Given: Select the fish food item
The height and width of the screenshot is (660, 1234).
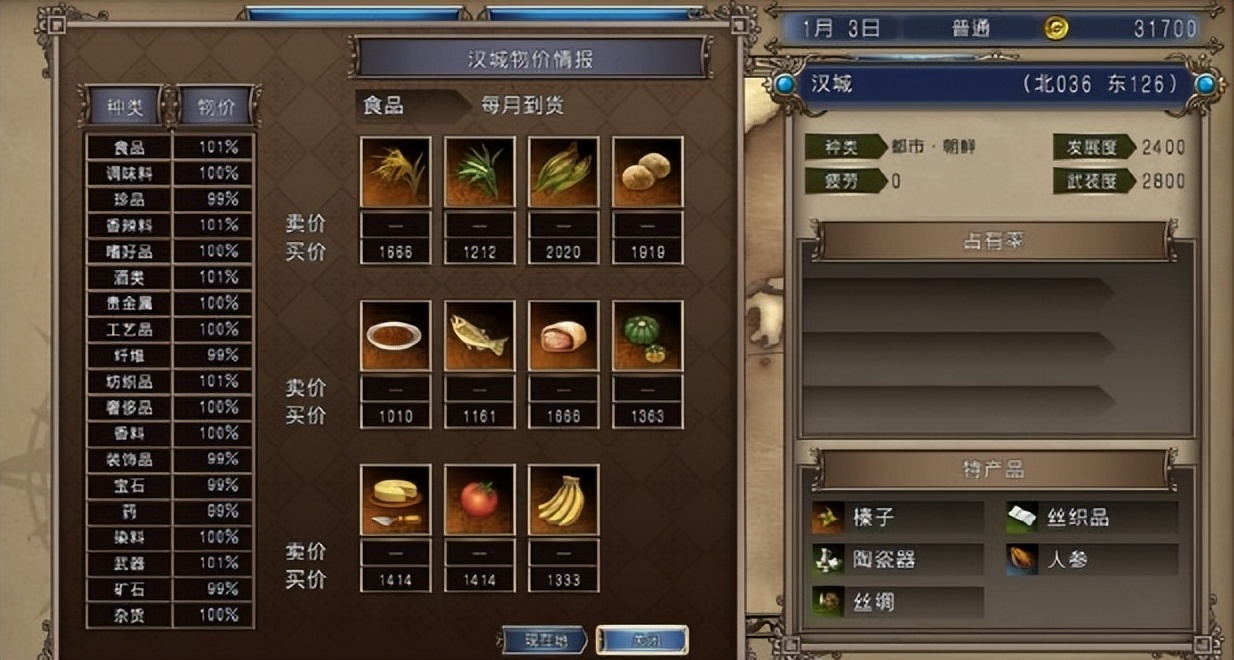Looking at the screenshot, I should click(x=479, y=335).
